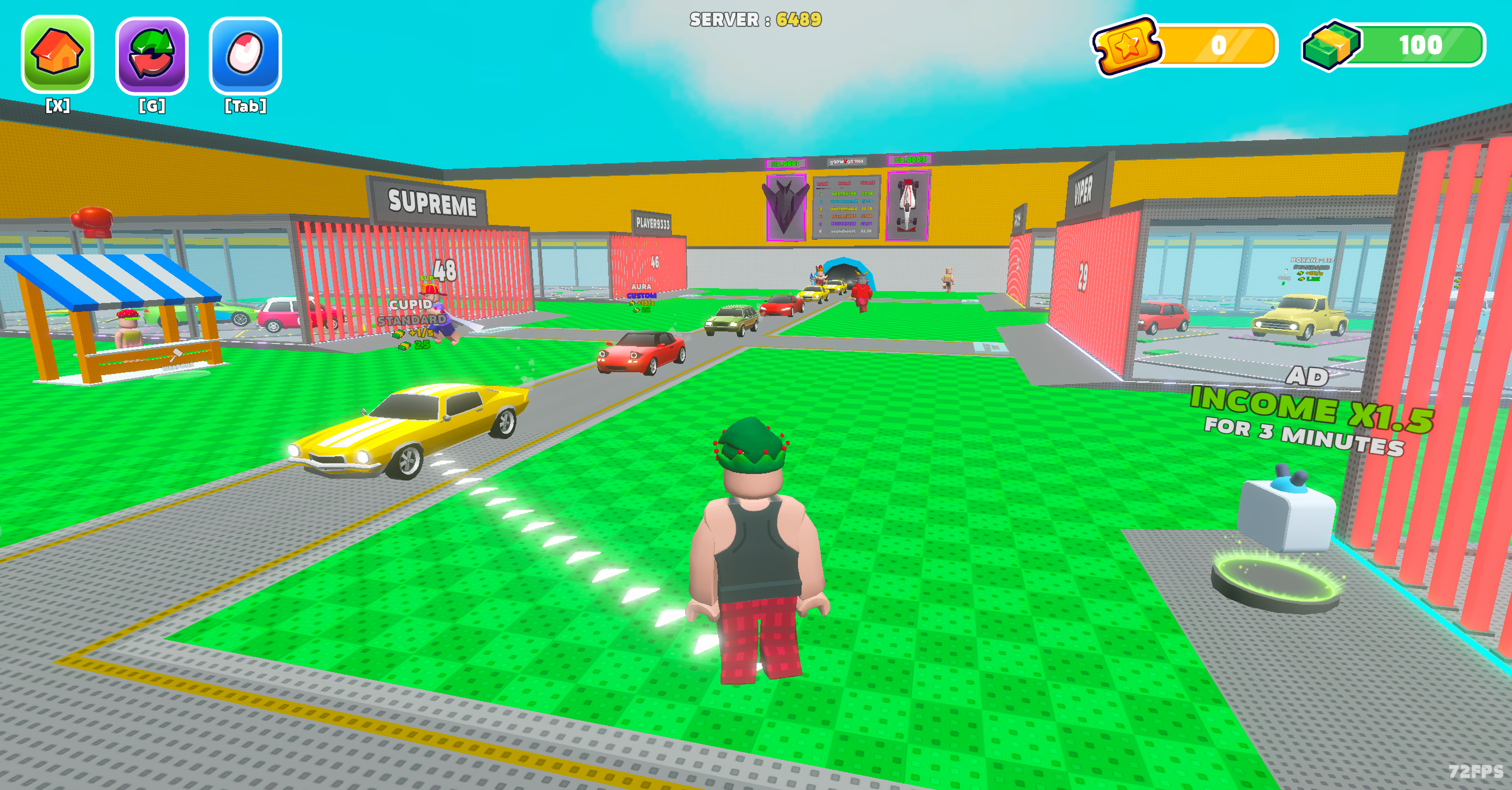The image size is (1512, 790).
Task: Select the dark jet poster beside the leaderboard
Action: pyautogui.click(x=787, y=207)
